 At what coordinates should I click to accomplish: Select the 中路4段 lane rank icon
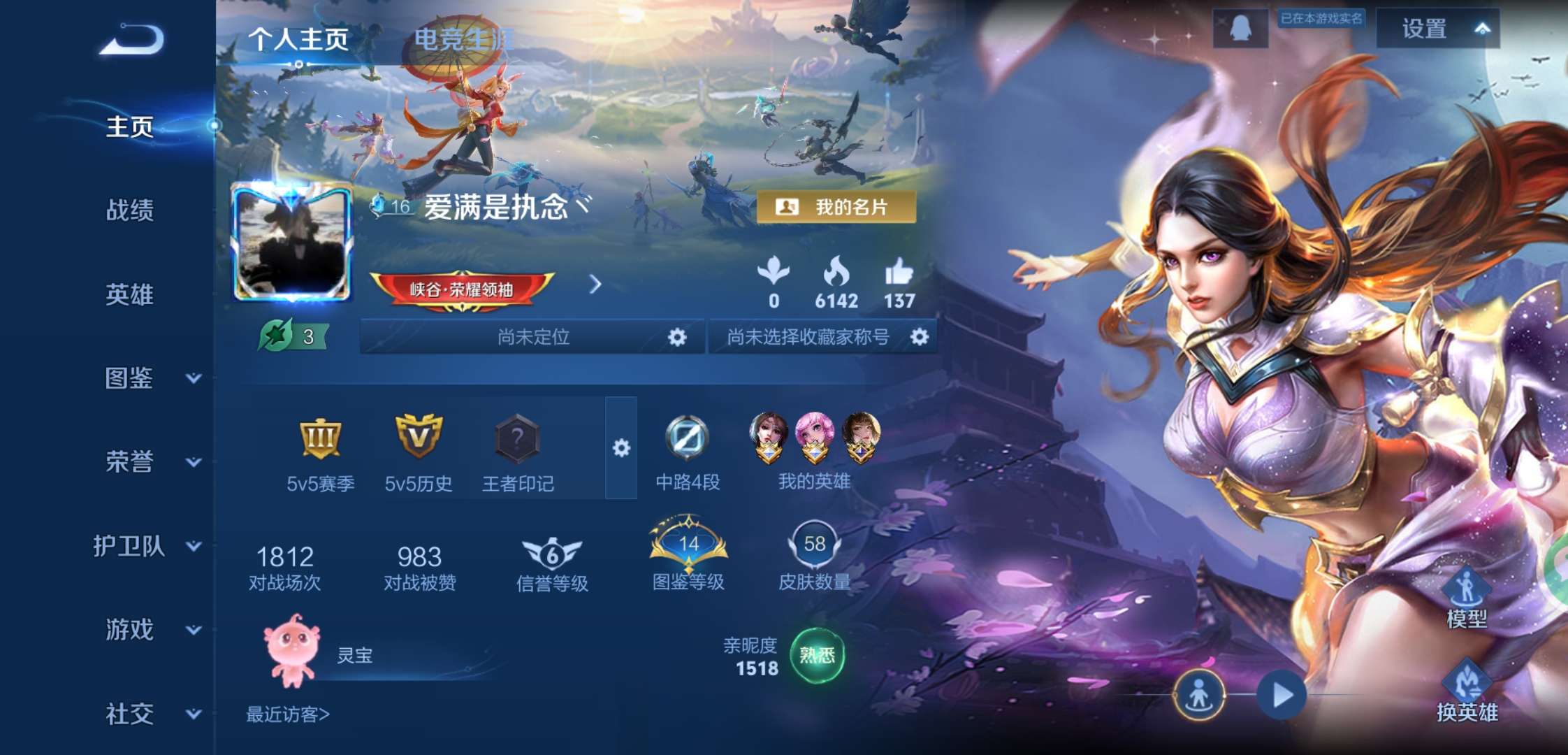[685, 437]
